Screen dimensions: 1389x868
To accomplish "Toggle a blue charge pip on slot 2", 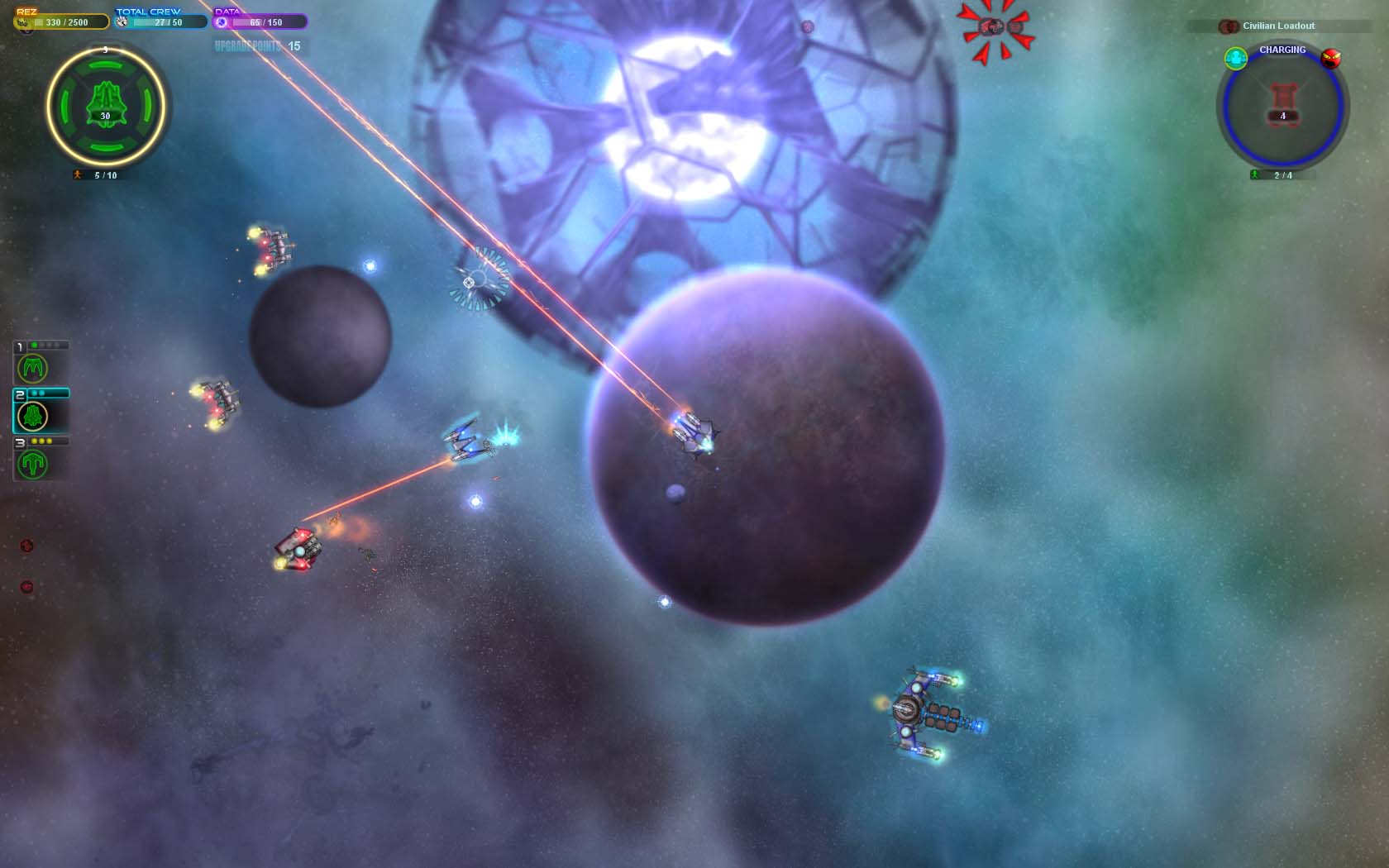I will point(36,393).
